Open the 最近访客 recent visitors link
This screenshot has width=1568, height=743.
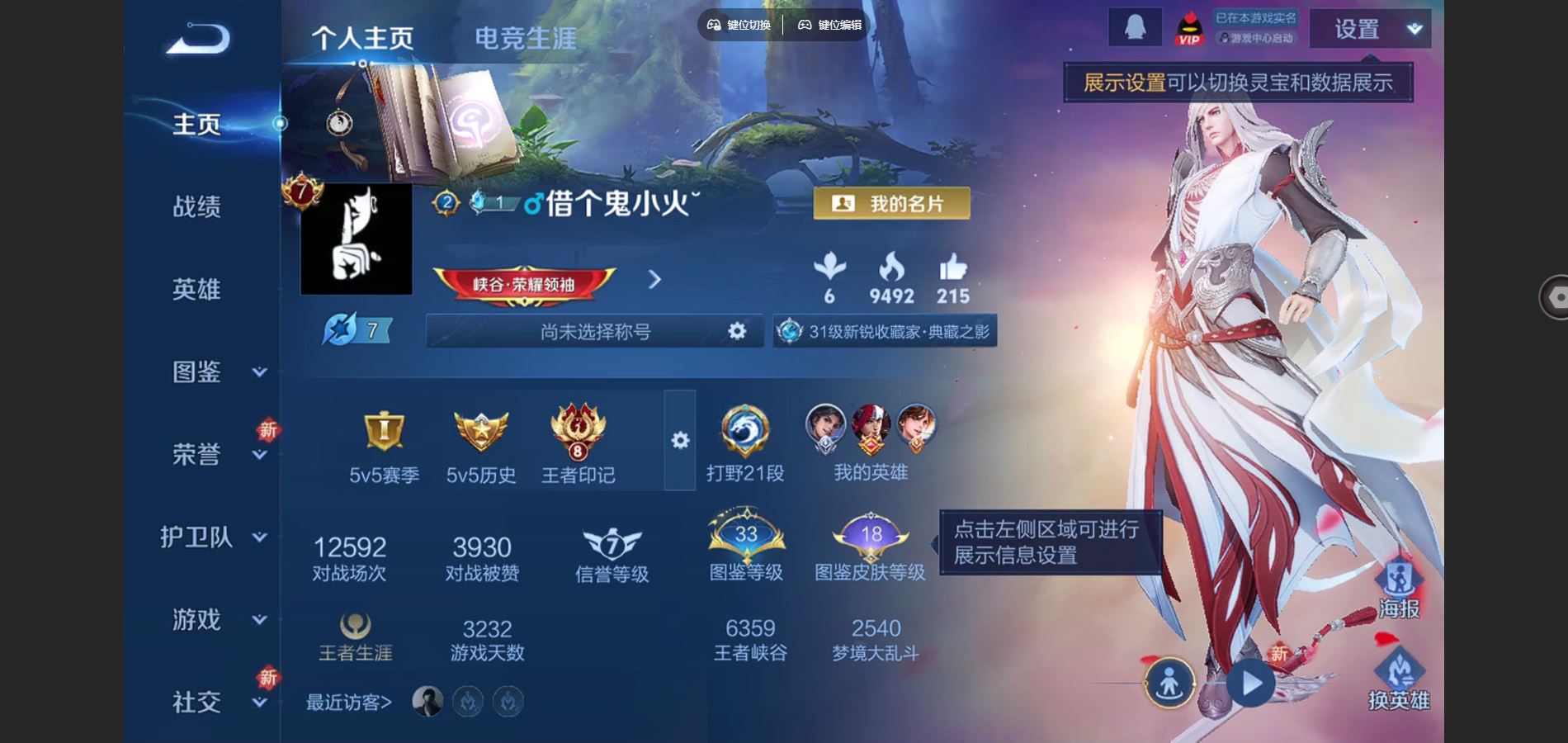348,702
